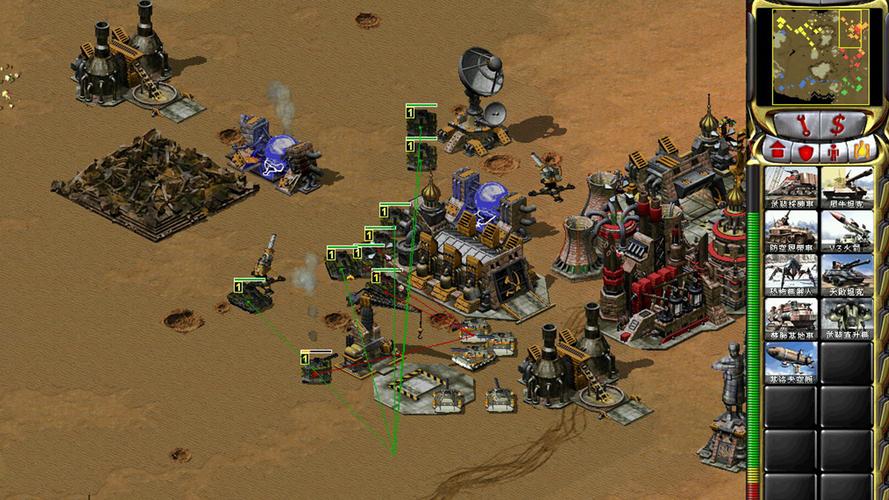Queue a Kirov Airship
Image resolution: width=889 pixels, height=500 pixels.
pos(791,363)
